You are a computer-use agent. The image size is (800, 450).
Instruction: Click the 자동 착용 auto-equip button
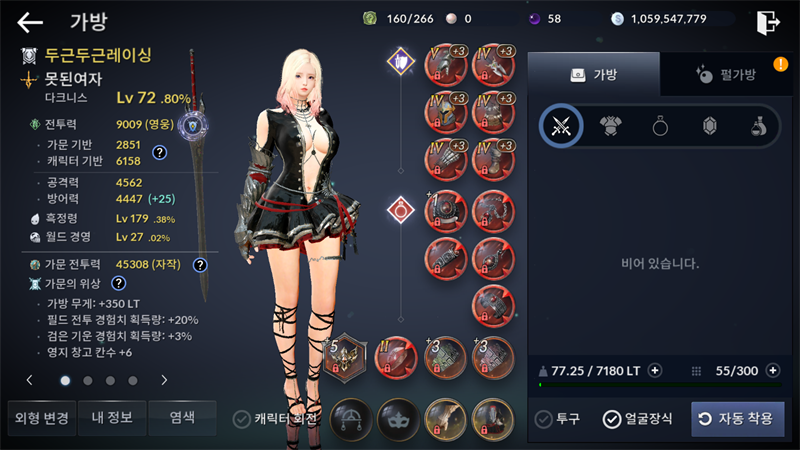[737, 419]
